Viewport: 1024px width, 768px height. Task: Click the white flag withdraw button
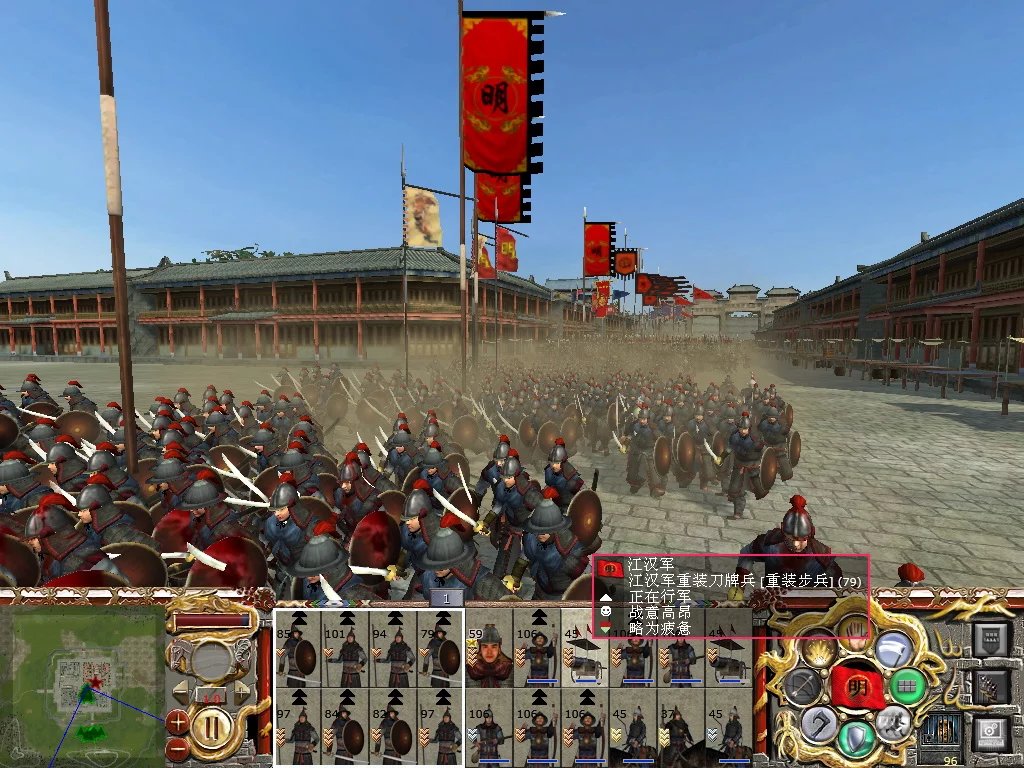893,647
